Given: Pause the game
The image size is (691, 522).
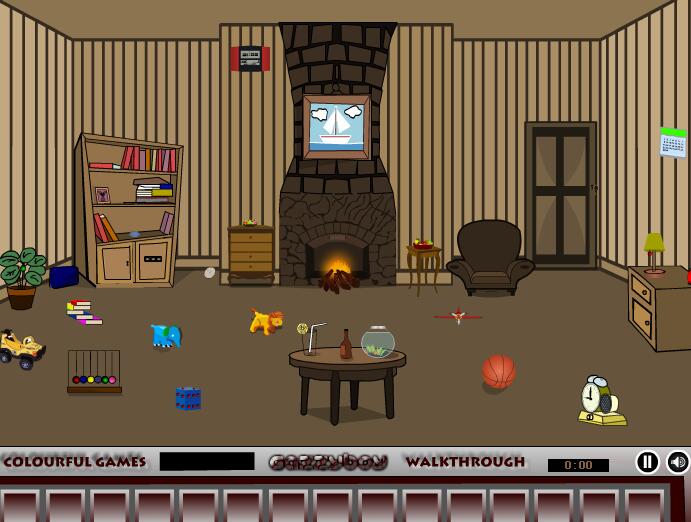Looking at the screenshot, I should [648, 462].
